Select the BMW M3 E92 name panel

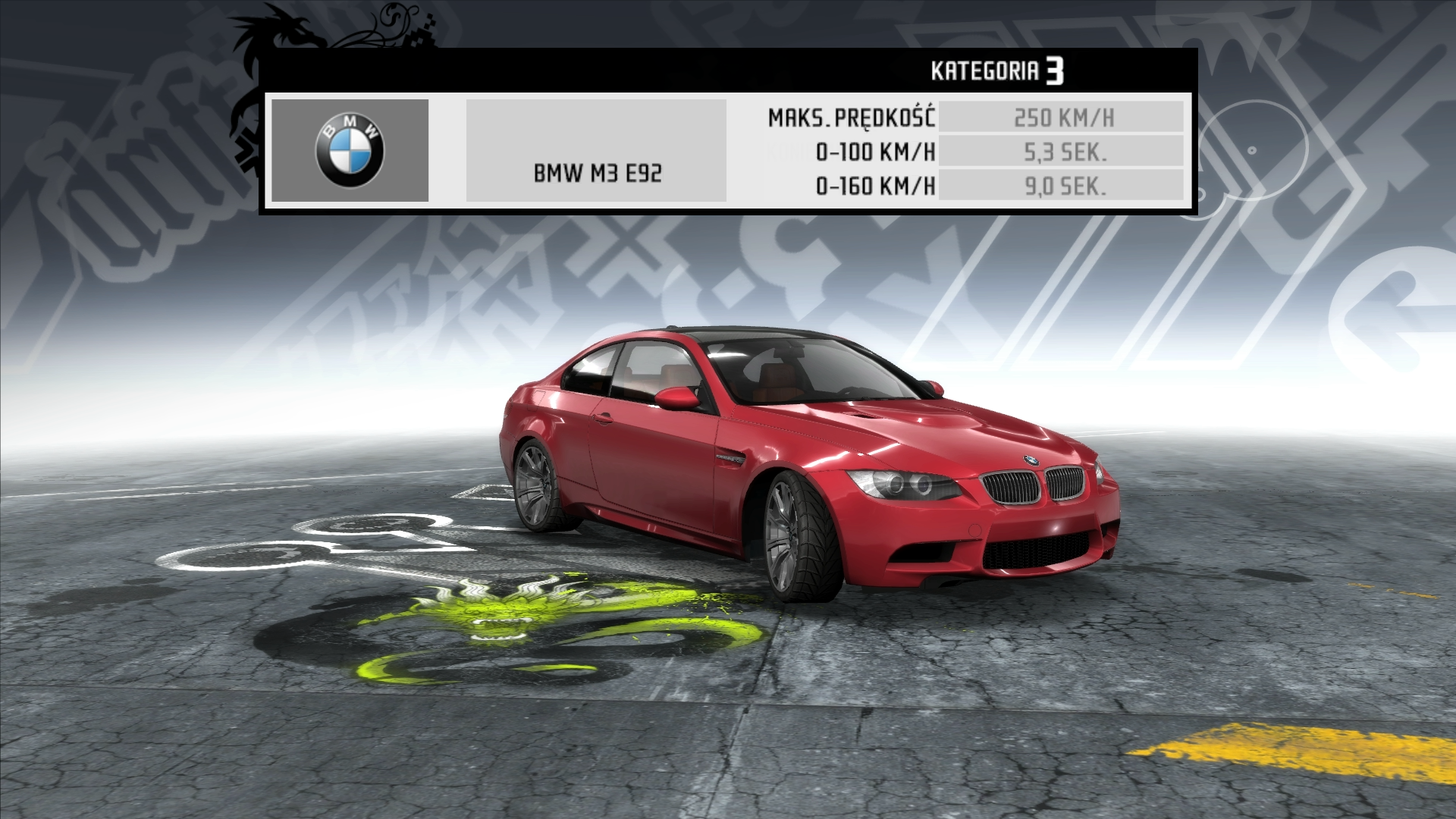[x=596, y=151]
